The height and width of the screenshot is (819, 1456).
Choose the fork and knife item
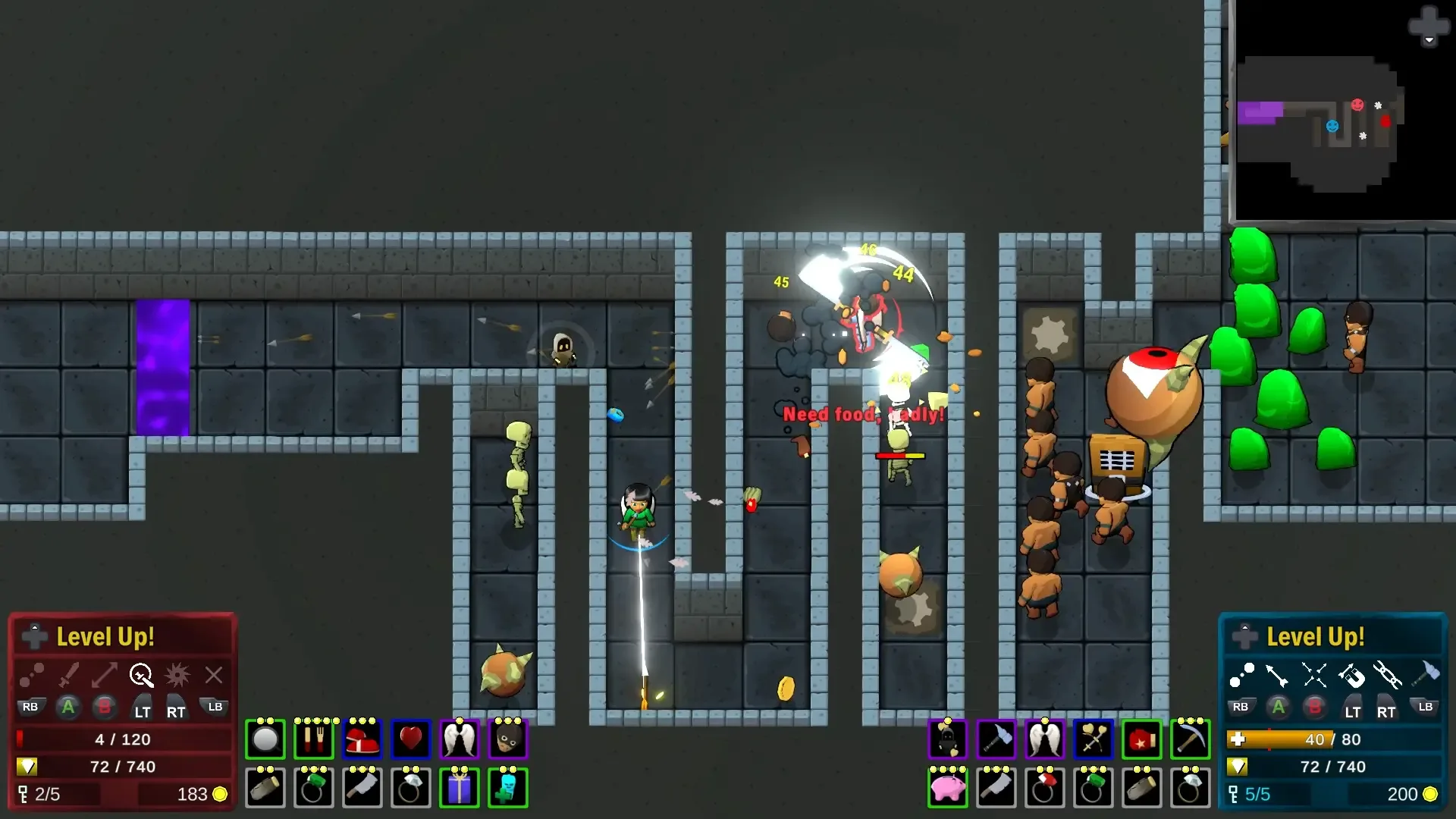pyautogui.click(x=313, y=739)
